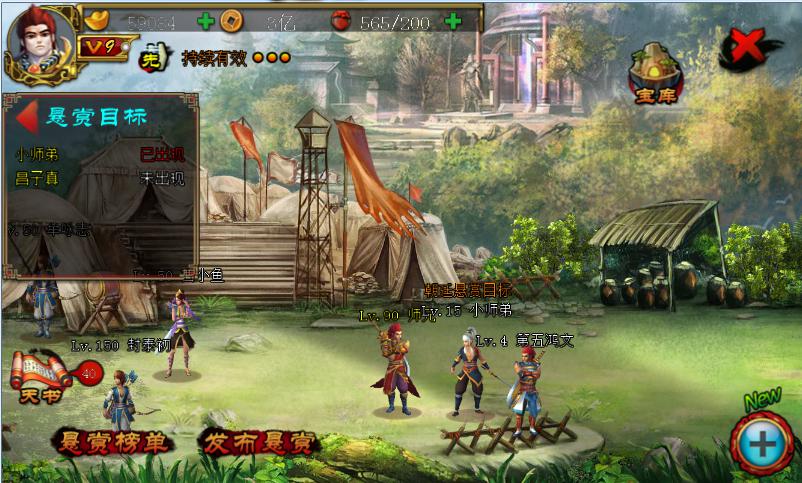802x483 pixels.
Task: Choose 发布悬赏 to post a bounty
Action: click(258, 442)
